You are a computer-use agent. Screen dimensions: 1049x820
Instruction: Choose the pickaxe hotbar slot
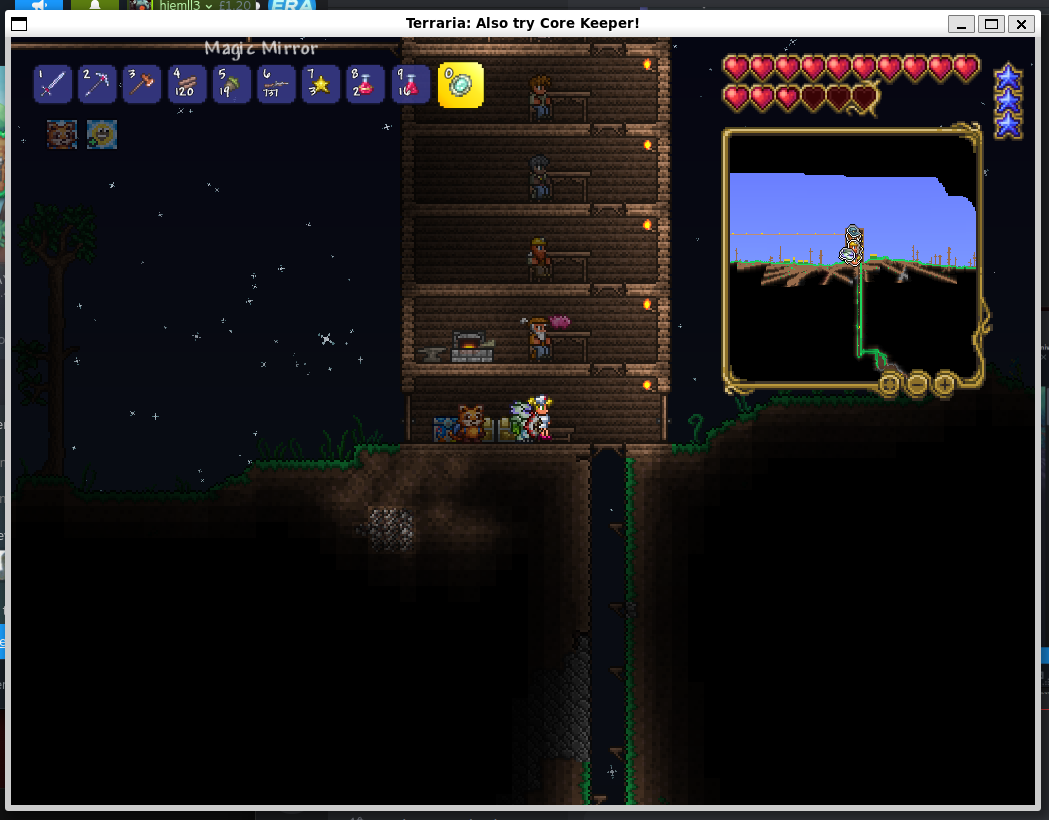97,85
